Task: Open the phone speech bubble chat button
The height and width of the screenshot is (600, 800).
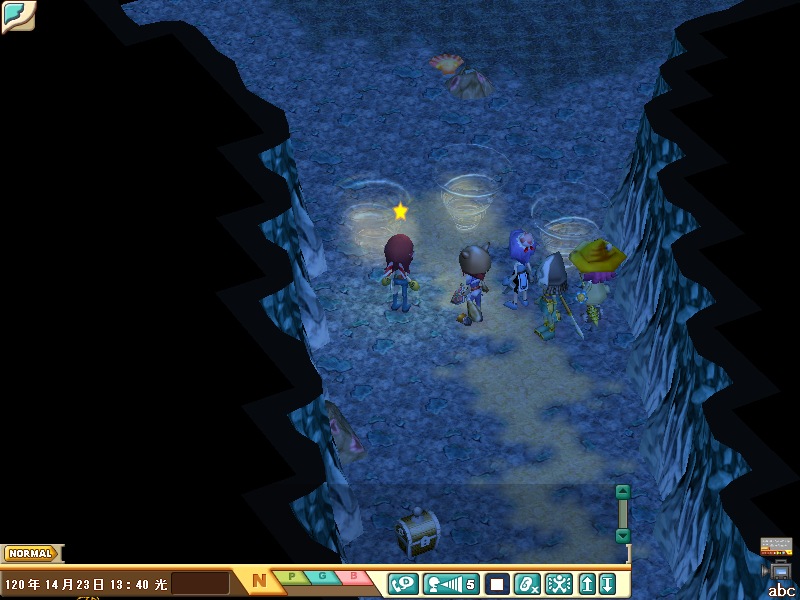Action: [x=403, y=583]
